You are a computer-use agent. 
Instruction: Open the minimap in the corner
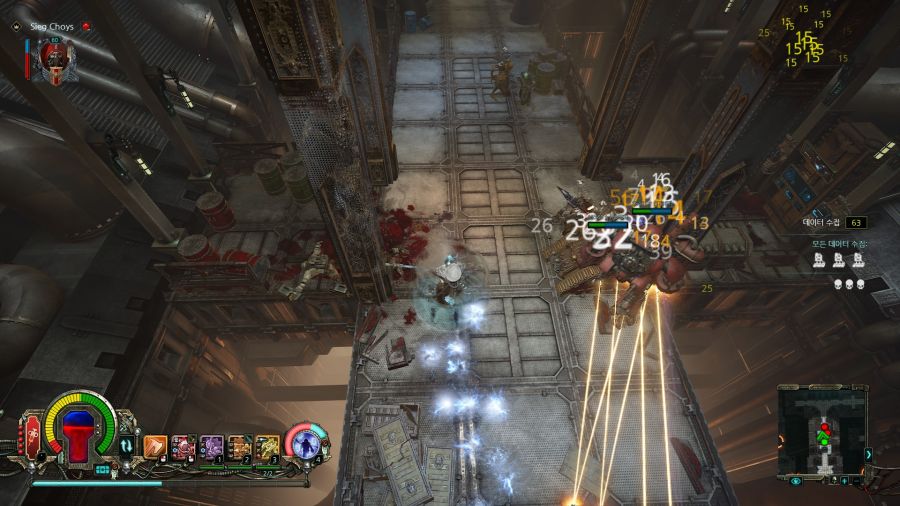click(x=822, y=431)
